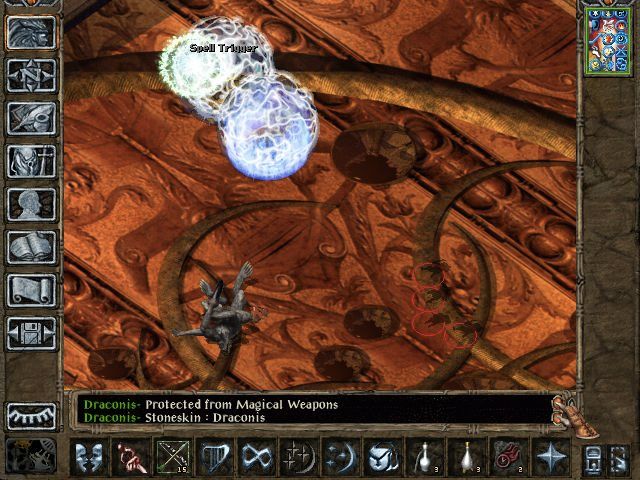Click the infinity symbol action icon
The width and height of the screenshot is (640, 480).
pos(257,459)
